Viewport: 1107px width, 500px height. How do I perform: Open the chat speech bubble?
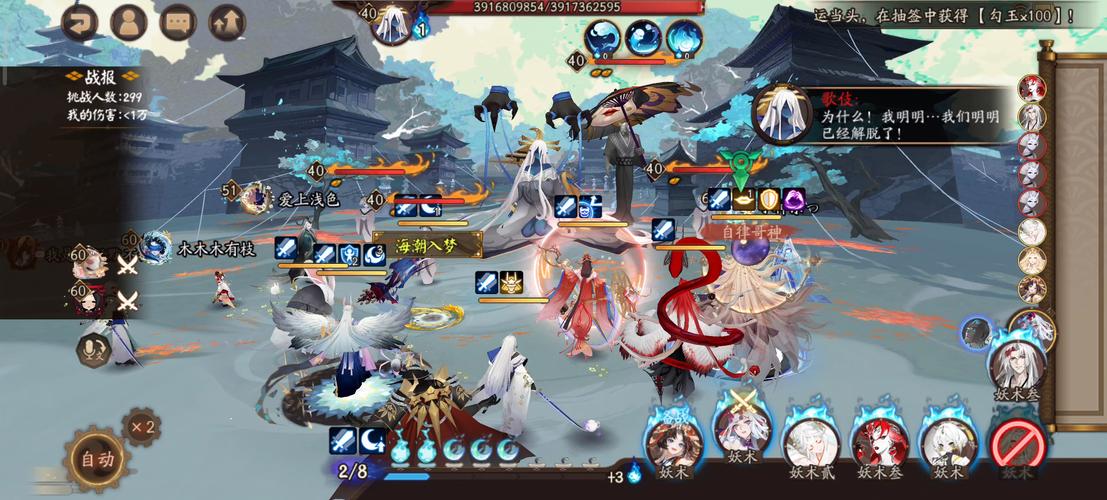point(178,22)
